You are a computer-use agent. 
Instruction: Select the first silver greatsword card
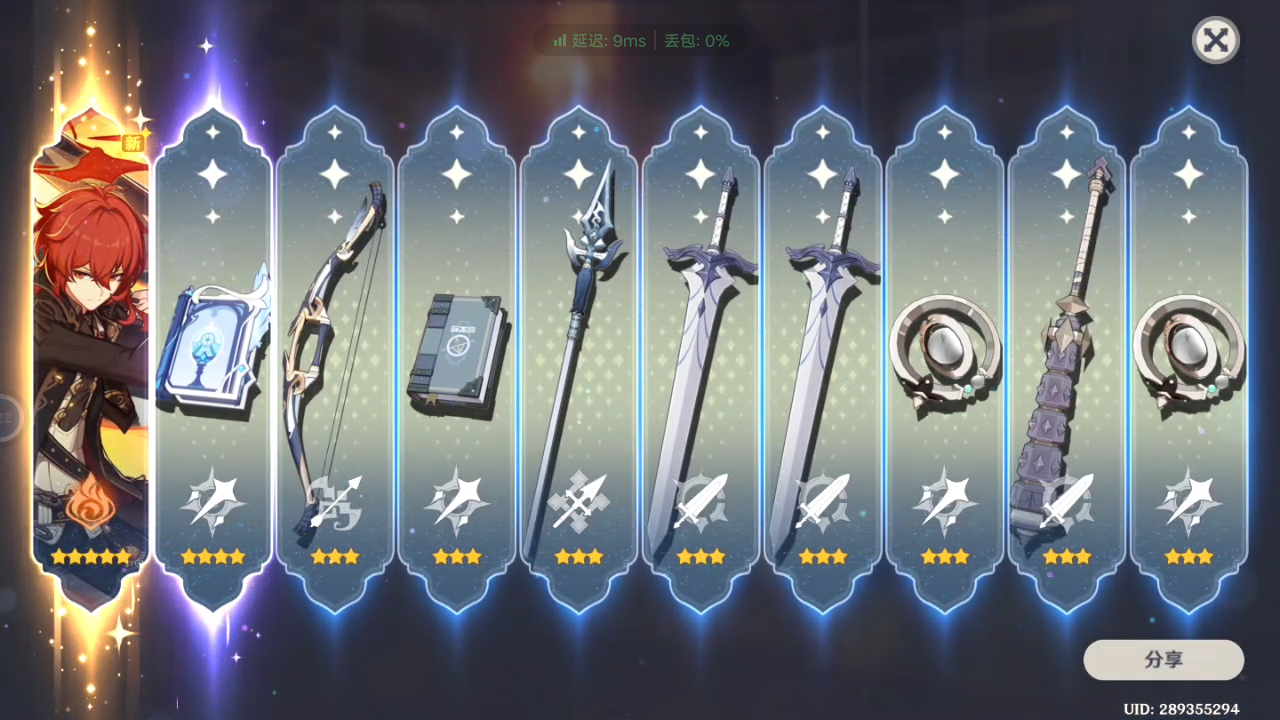click(701, 350)
